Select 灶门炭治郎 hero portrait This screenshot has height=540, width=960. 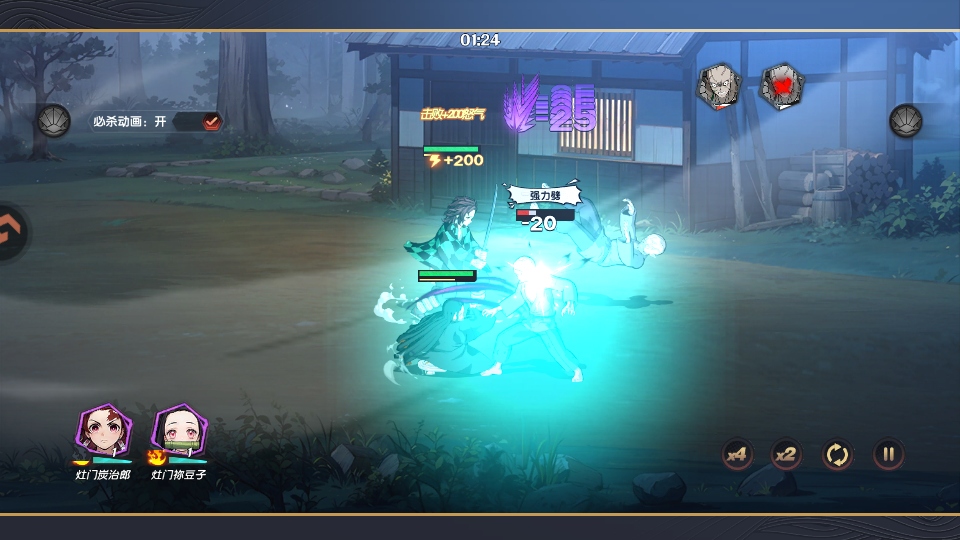tap(103, 431)
